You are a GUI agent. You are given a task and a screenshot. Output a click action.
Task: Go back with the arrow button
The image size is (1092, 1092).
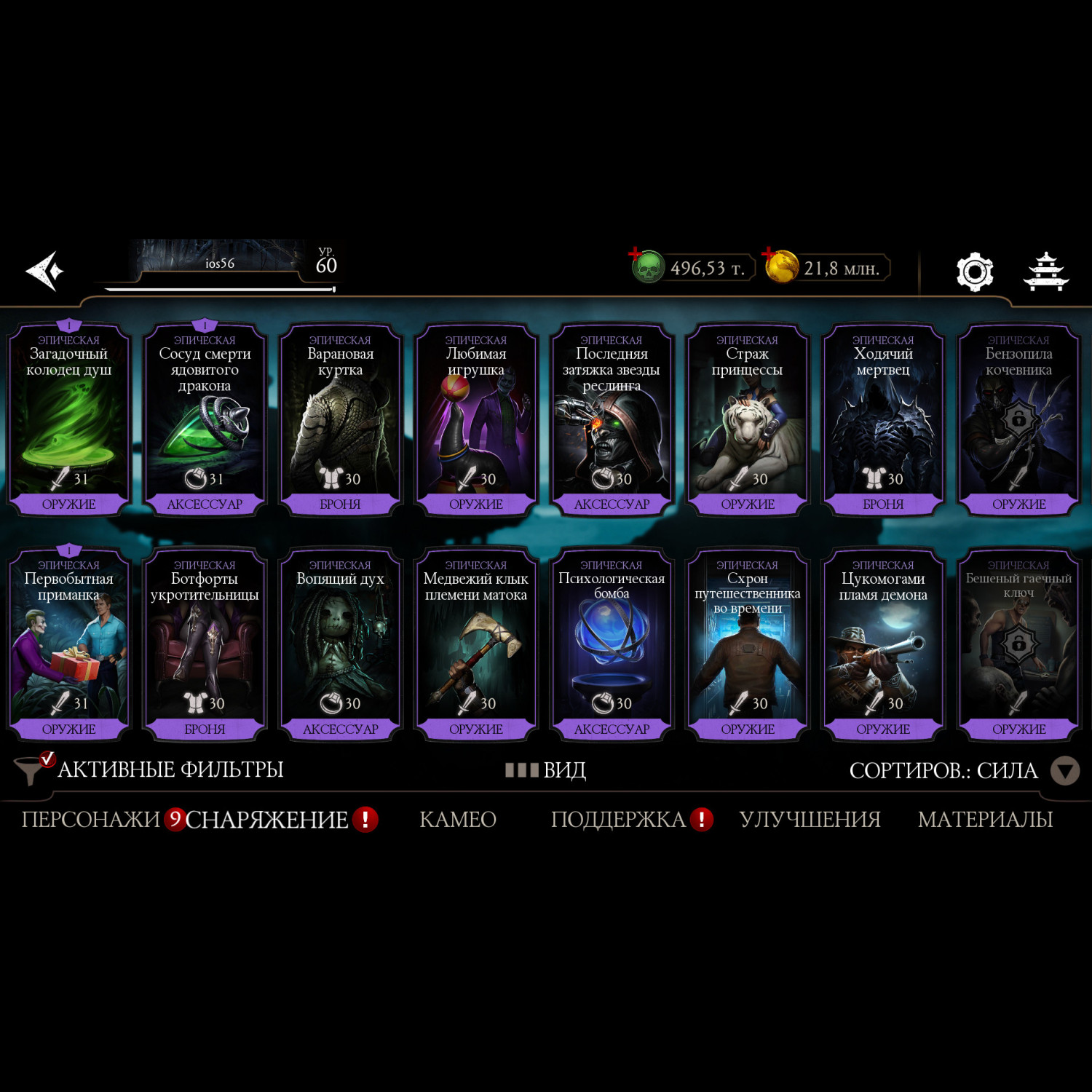click(x=45, y=272)
